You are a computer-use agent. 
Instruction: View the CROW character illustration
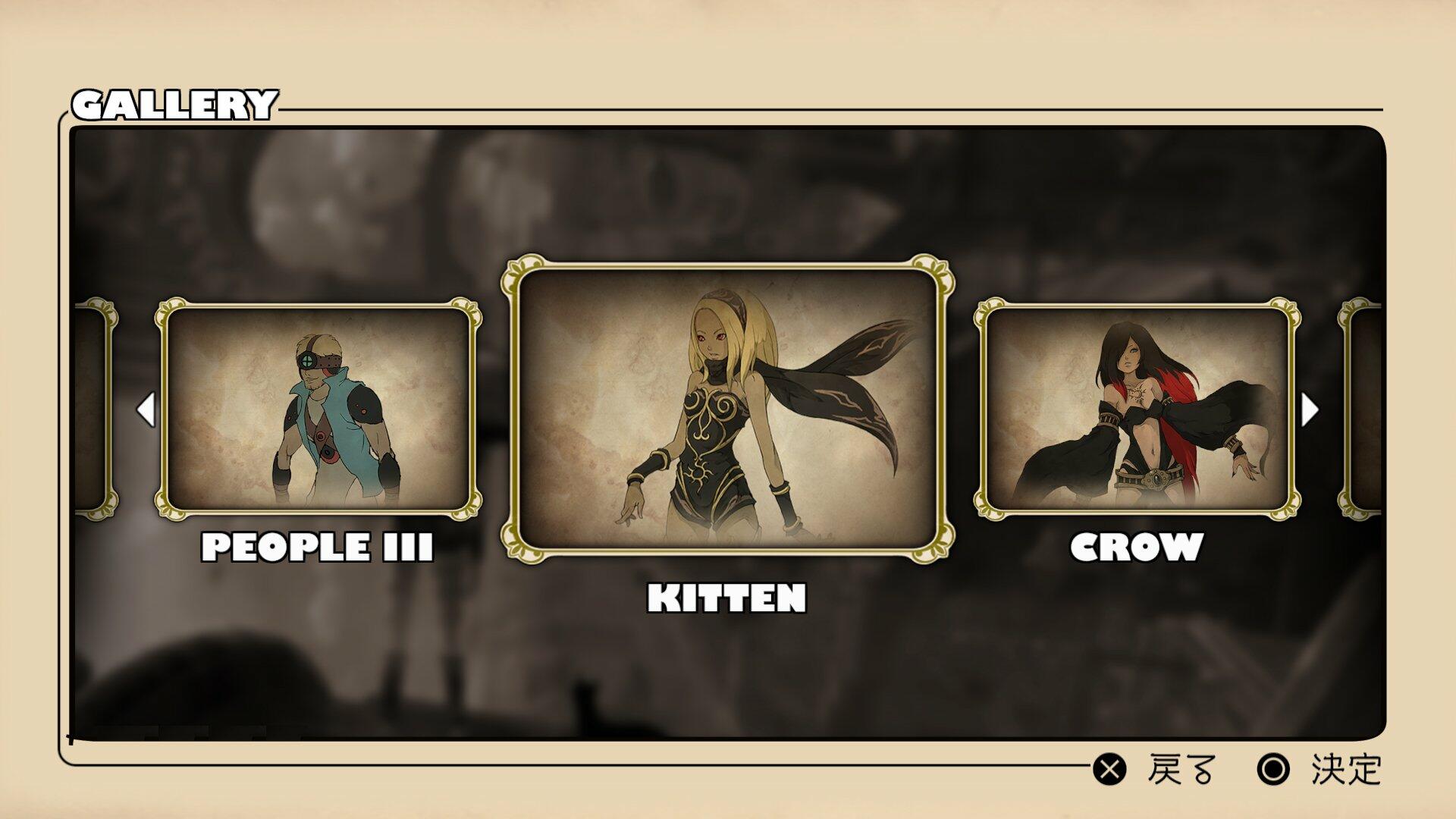(x=1137, y=409)
